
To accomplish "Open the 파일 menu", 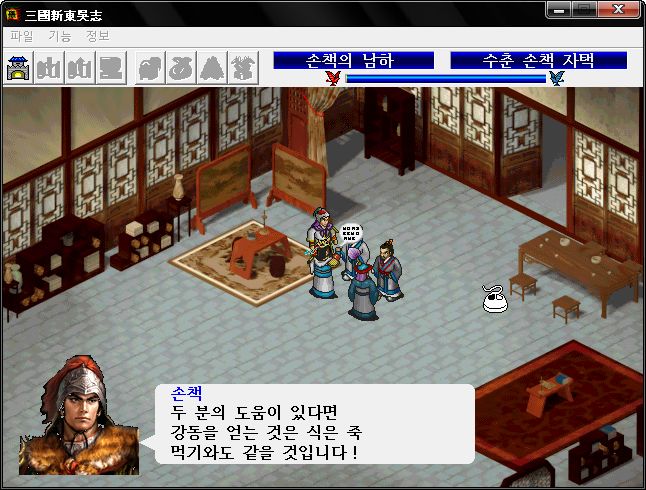I will [21, 36].
